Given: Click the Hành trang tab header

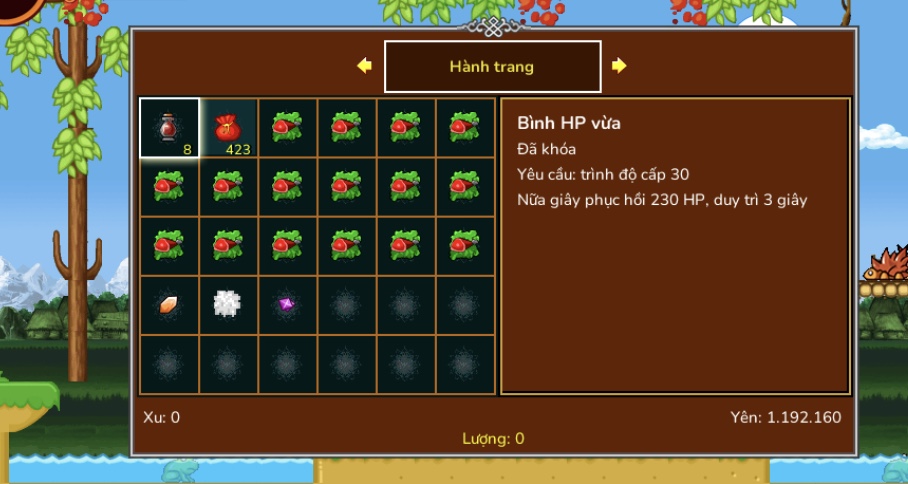Looking at the screenshot, I should pyautogui.click(x=492, y=67).
